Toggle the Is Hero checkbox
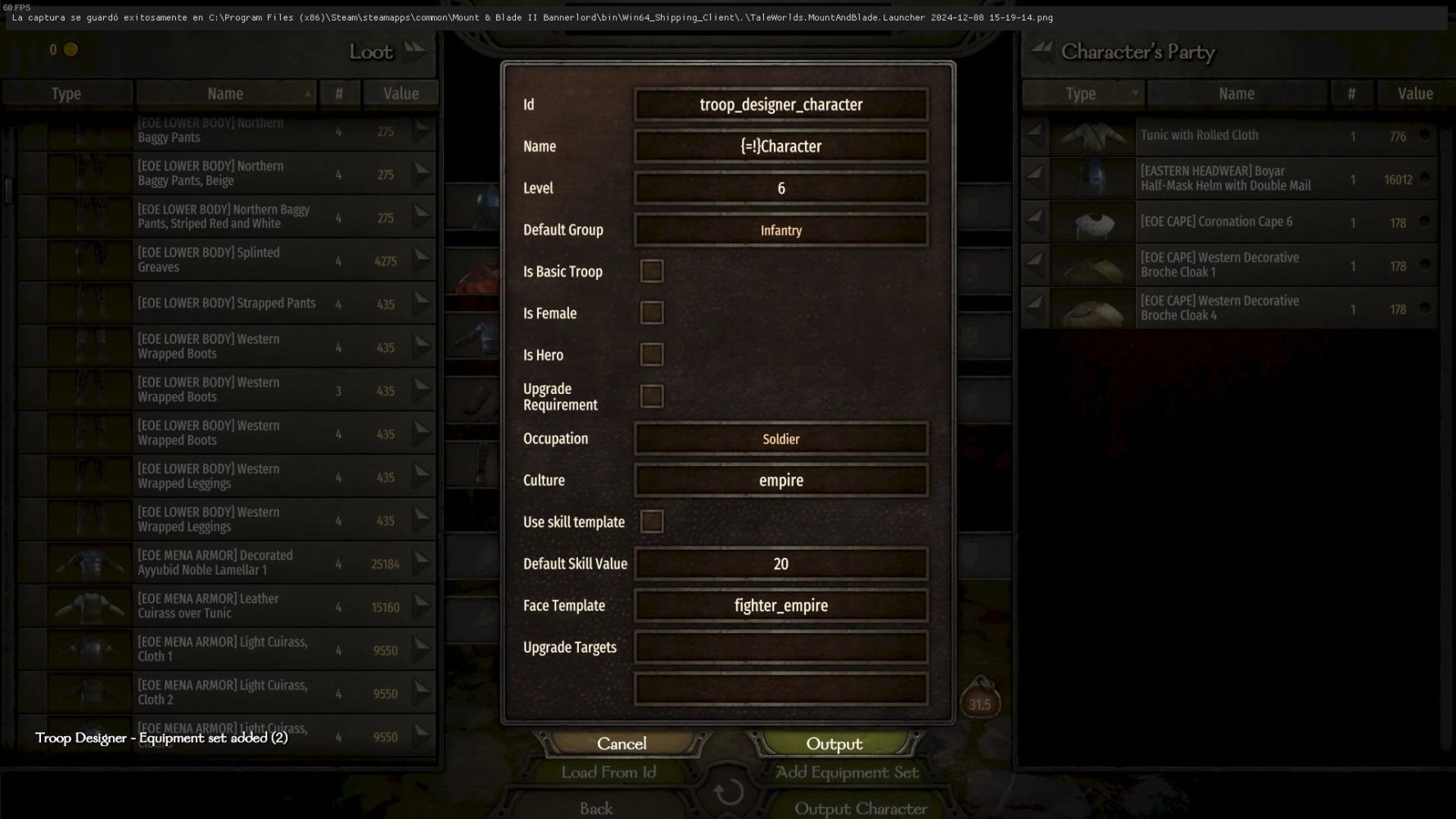The width and height of the screenshot is (1456, 819). (652, 355)
